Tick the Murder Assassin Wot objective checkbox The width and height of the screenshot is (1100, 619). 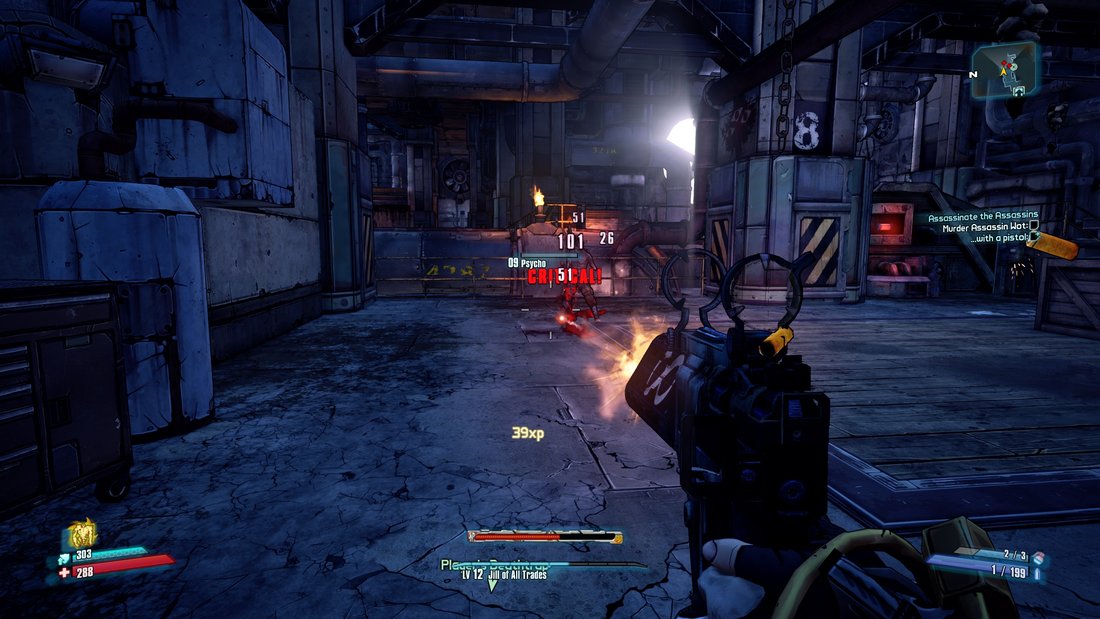click(1034, 227)
